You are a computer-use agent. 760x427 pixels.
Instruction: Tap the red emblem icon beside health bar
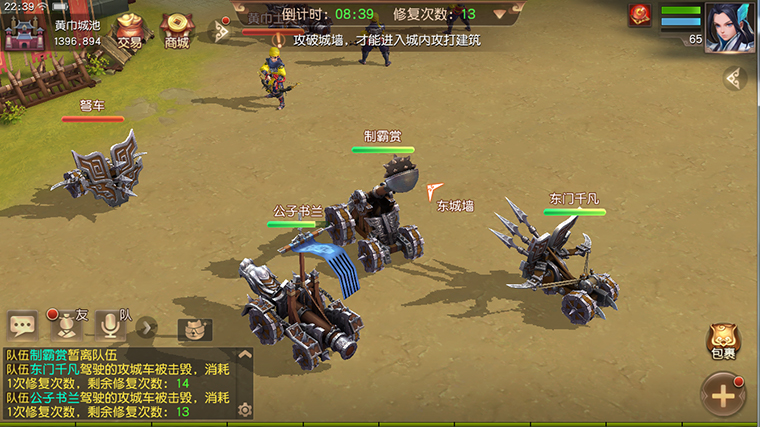coord(641,16)
